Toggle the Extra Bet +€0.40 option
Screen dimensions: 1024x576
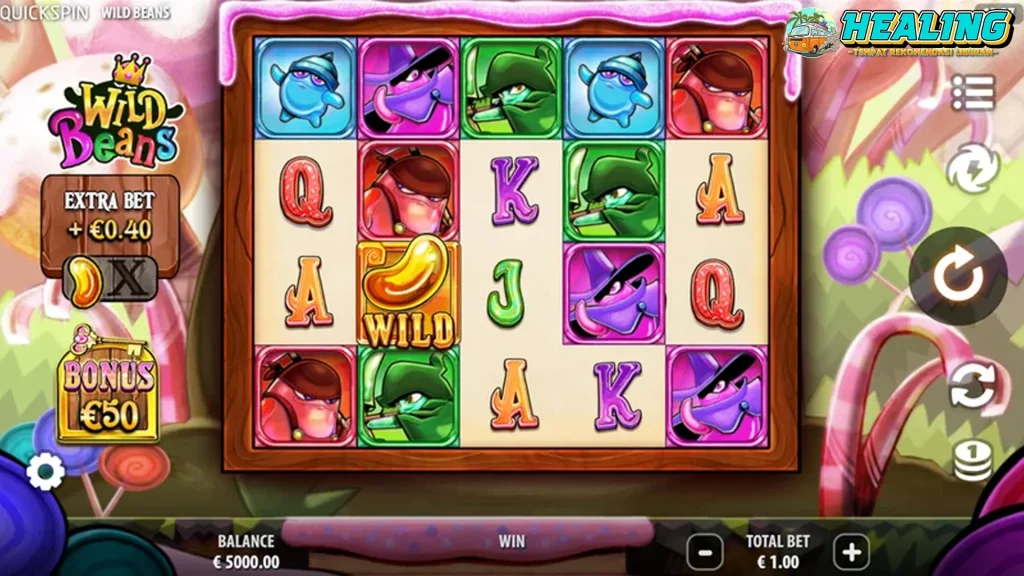pos(108,279)
